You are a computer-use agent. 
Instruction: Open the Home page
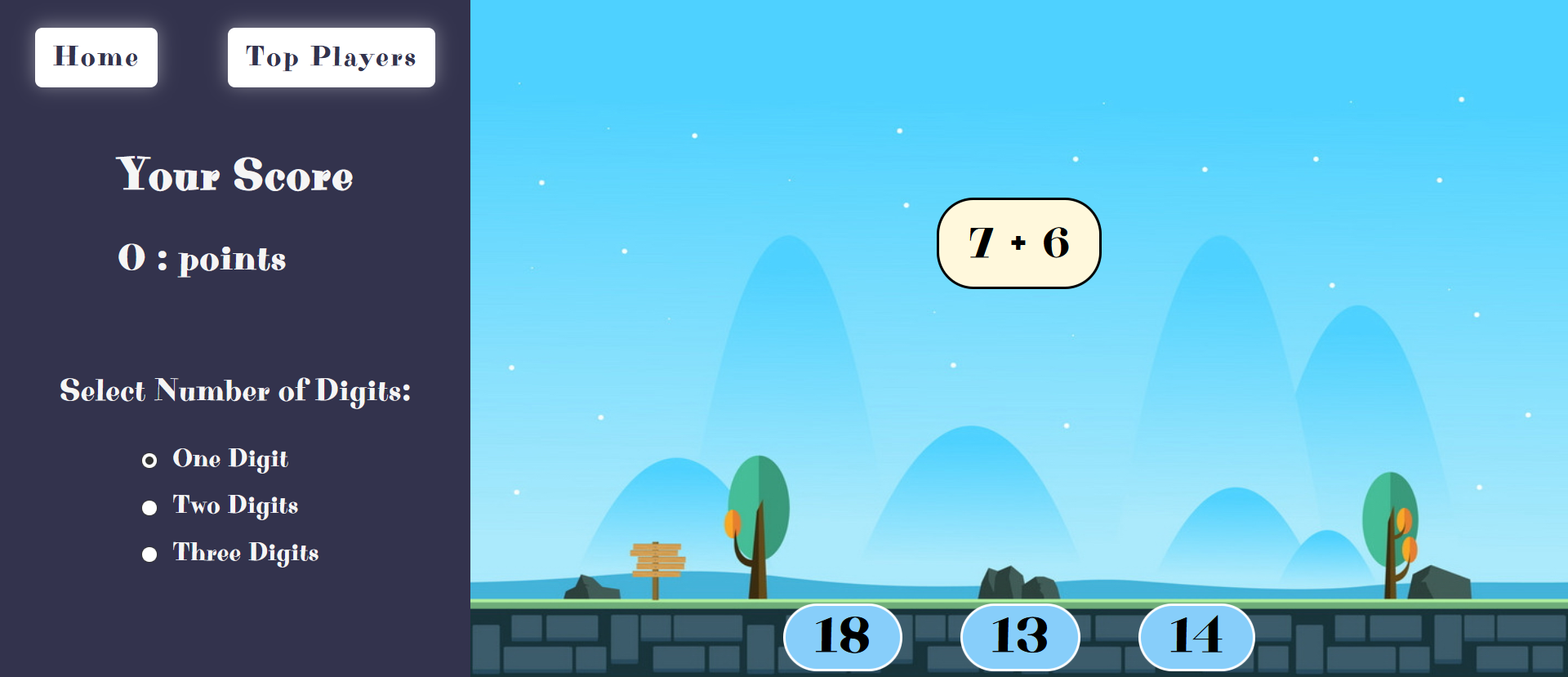tap(96, 57)
